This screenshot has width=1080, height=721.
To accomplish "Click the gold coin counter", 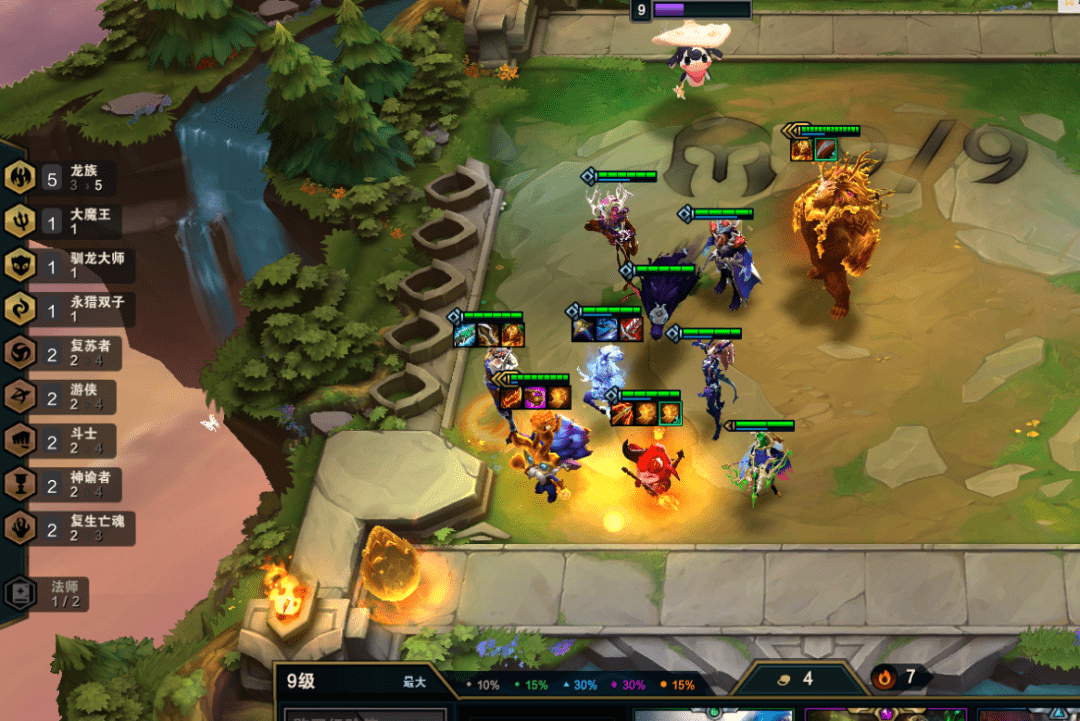I will 795,678.
